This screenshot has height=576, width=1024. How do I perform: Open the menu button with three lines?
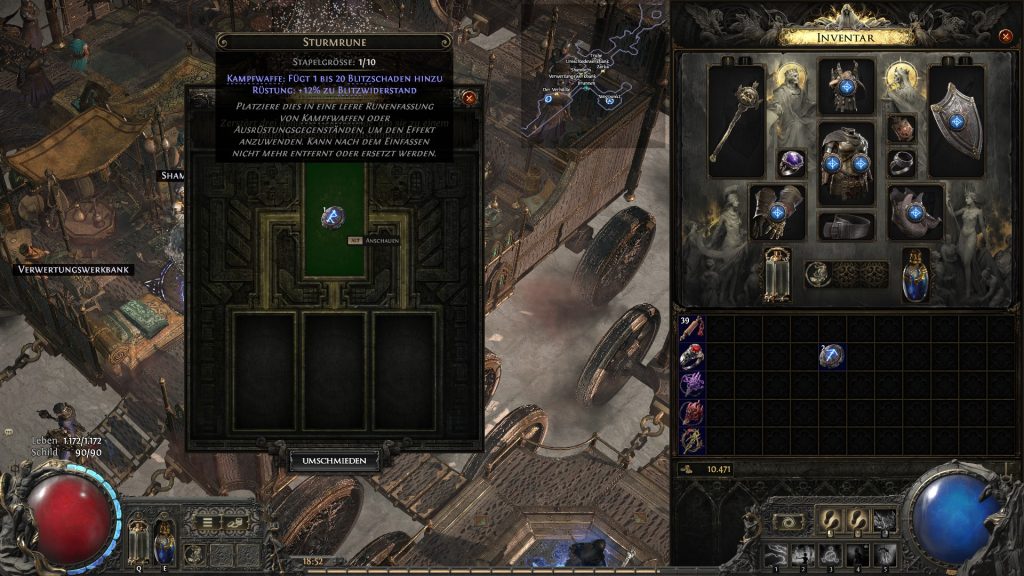point(207,521)
